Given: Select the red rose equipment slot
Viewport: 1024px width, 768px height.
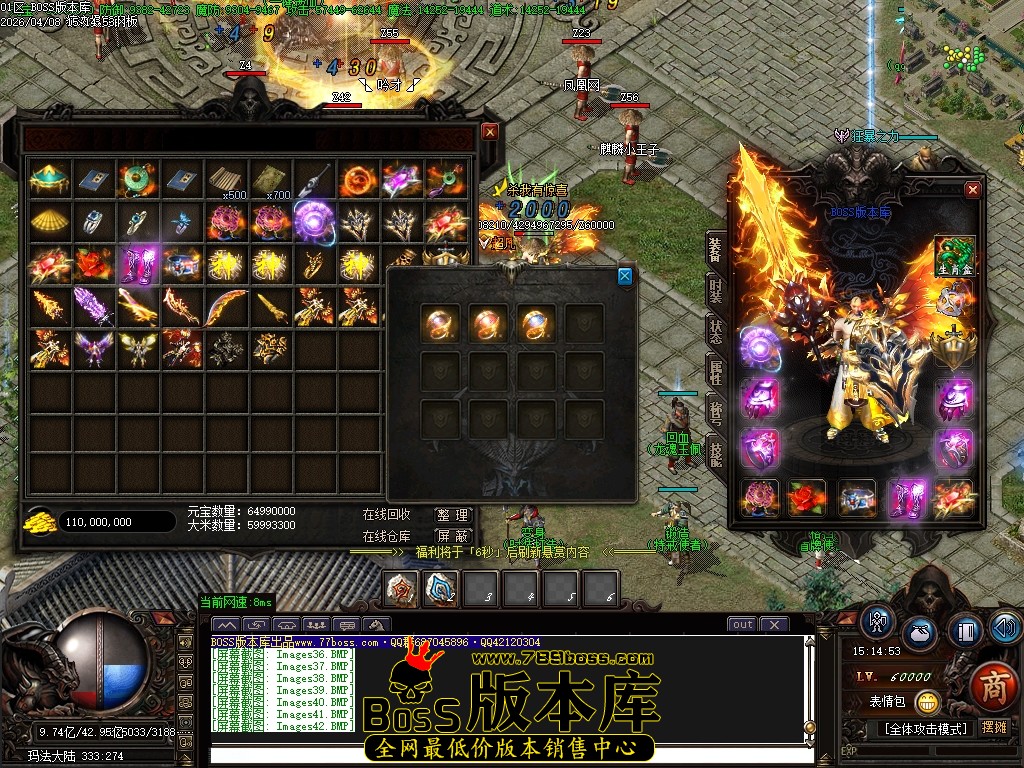Looking at the screenshot, I should [806, 498].
